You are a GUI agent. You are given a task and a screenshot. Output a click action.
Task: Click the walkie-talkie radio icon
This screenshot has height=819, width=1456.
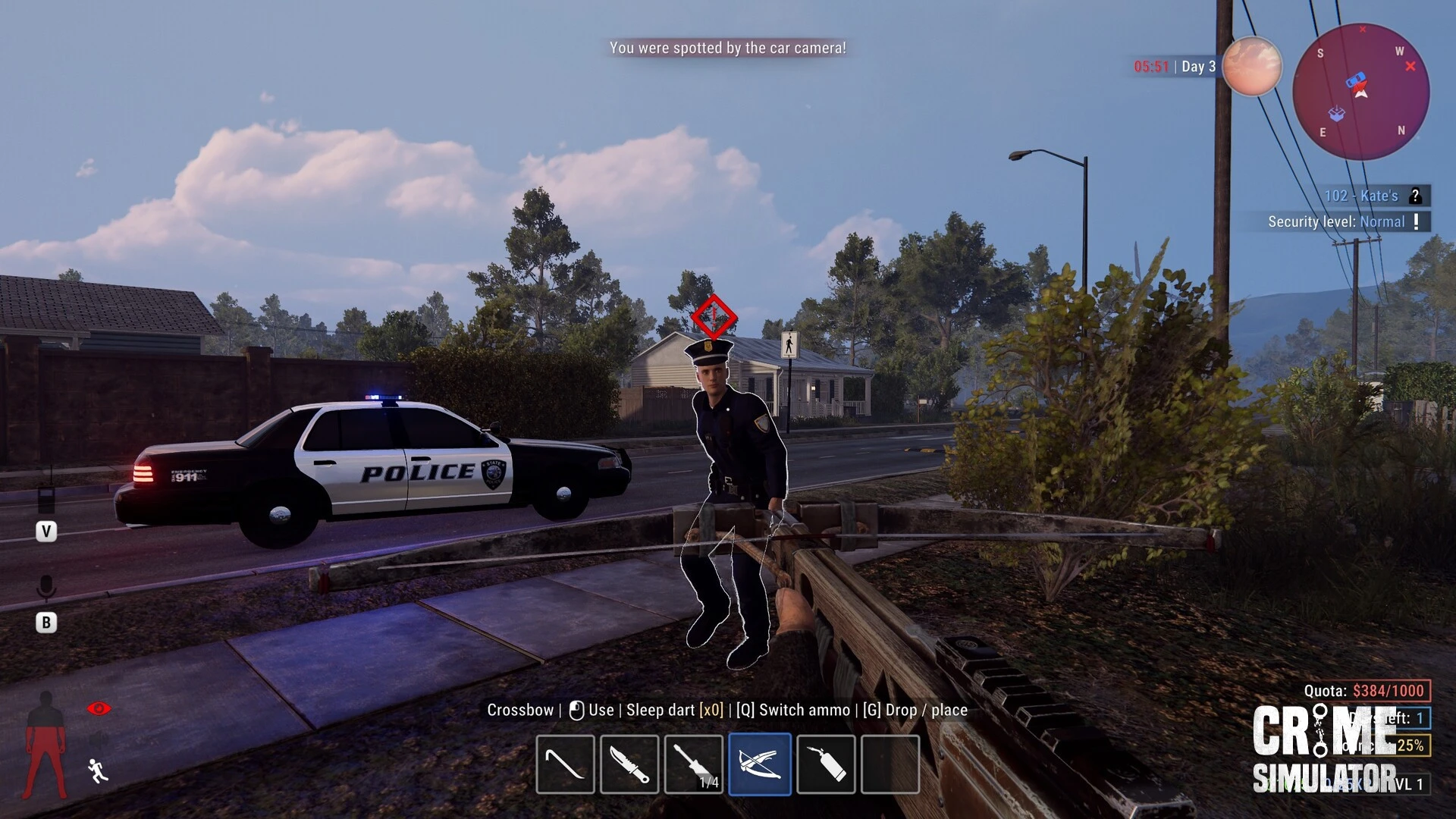pos(46,498)
